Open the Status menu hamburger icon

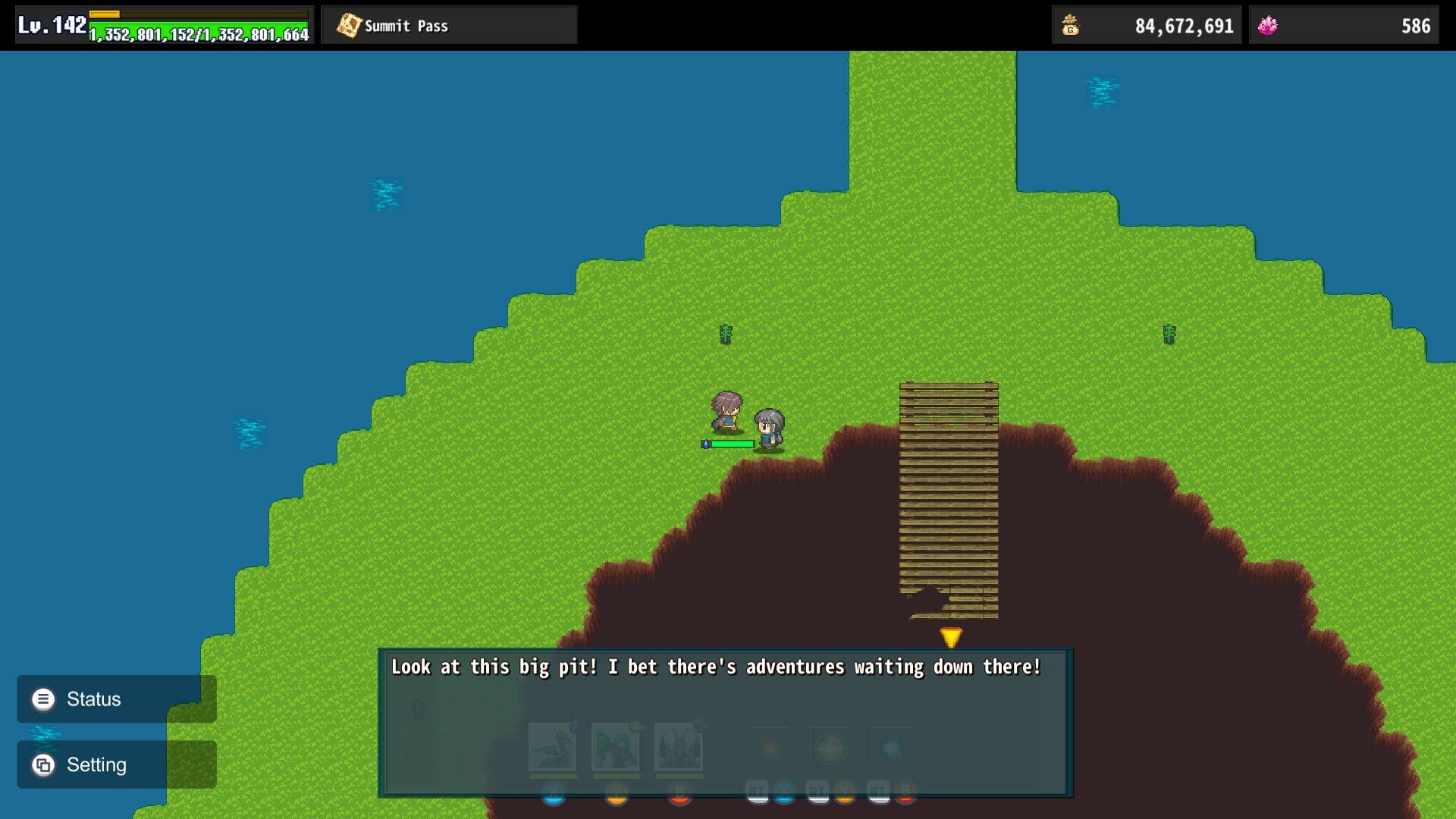click(x=43, y=698)
